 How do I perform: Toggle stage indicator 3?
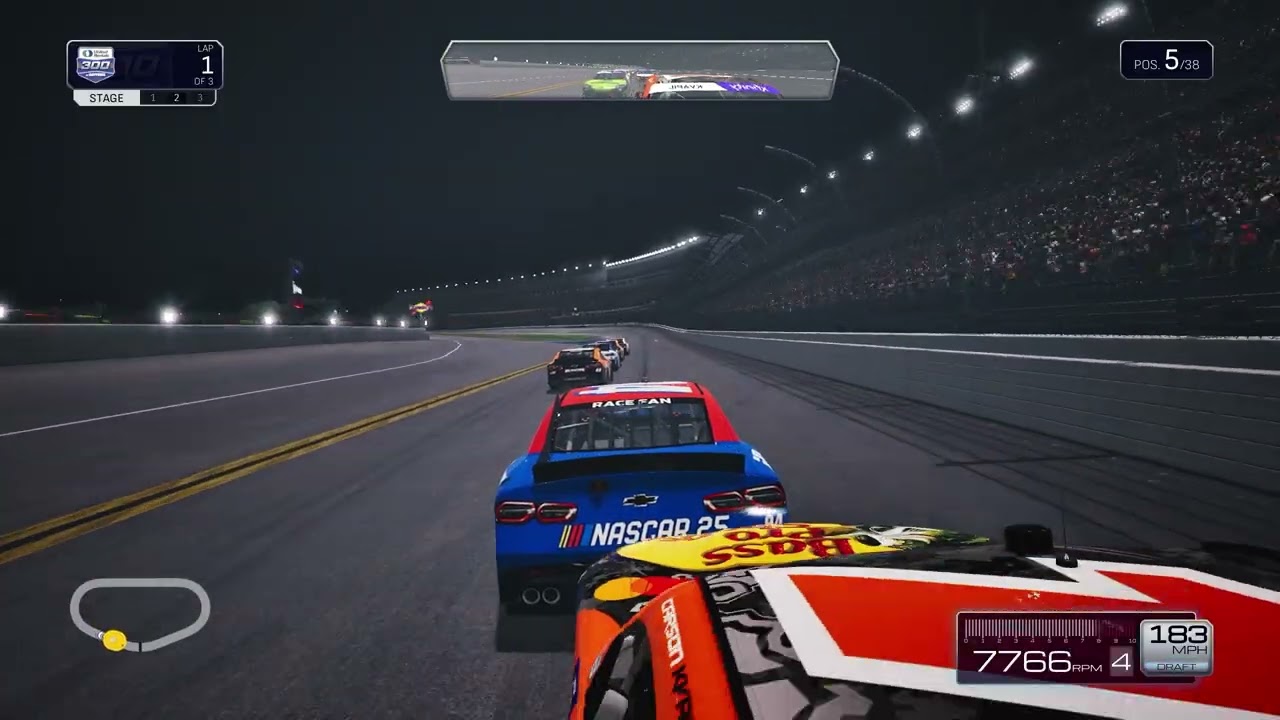click(199, 98)
